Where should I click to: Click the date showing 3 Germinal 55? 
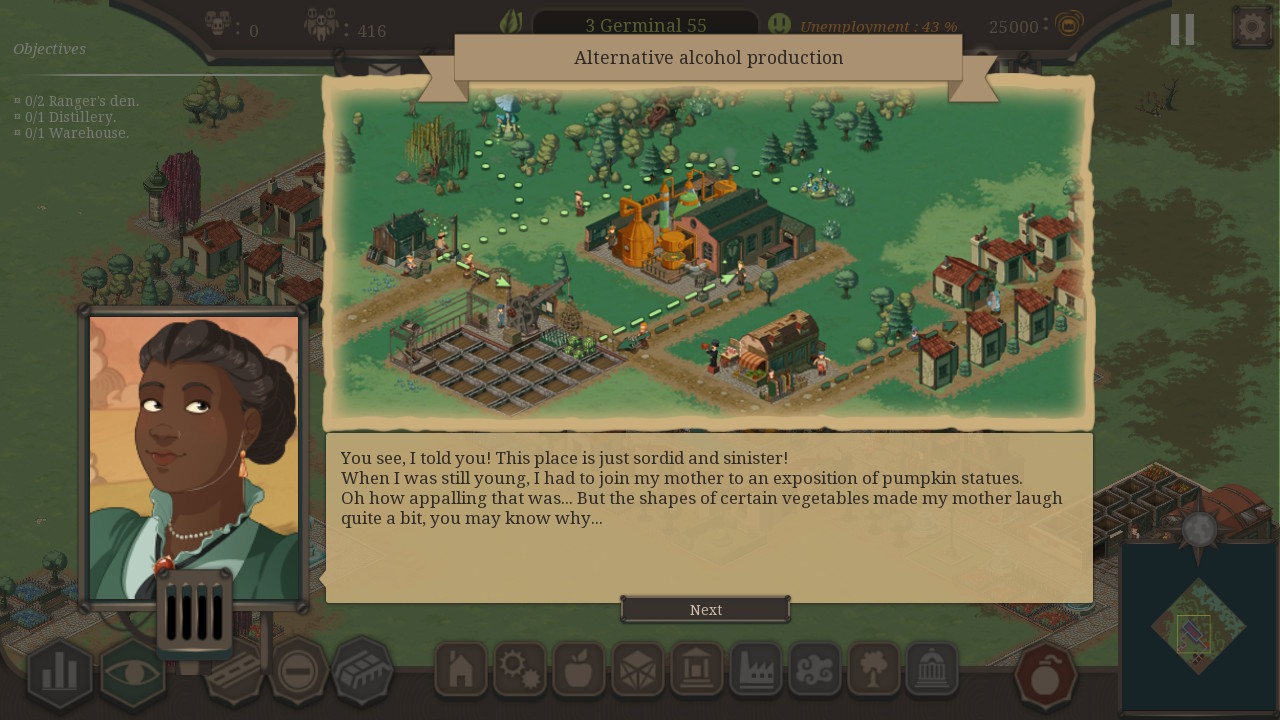(x=645, y=25)
